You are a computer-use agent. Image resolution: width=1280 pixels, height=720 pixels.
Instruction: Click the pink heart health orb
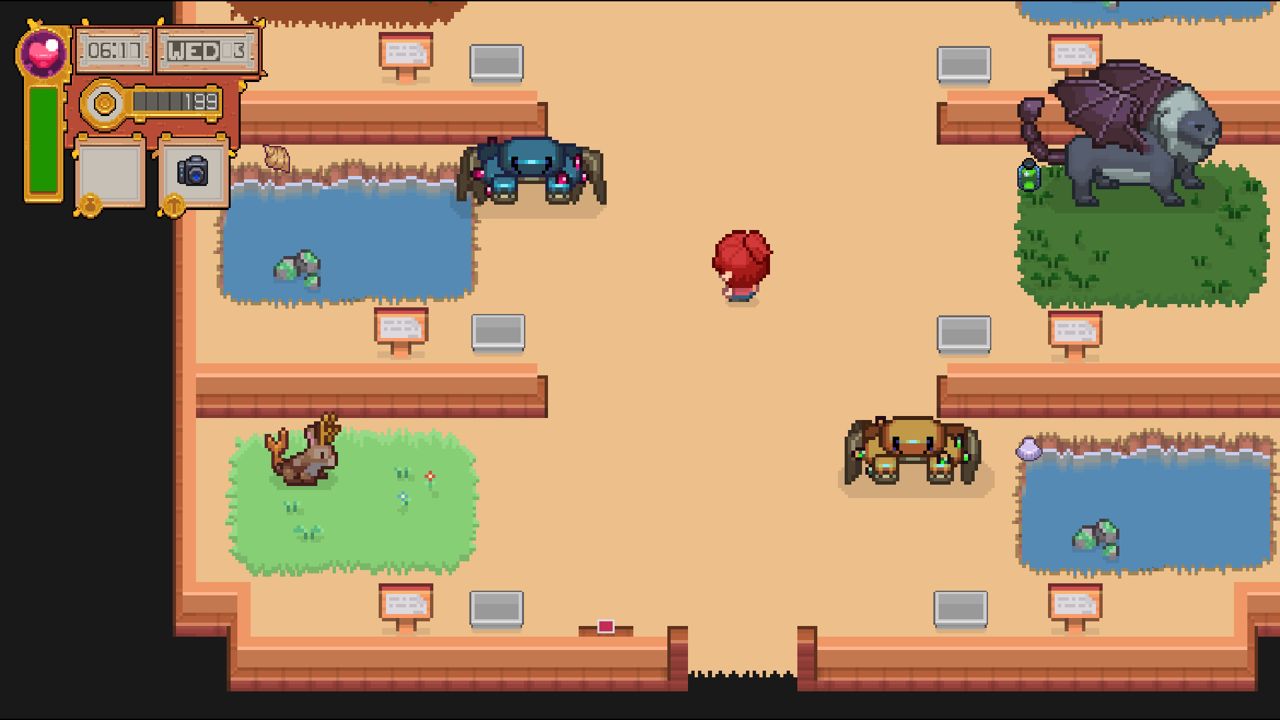[43, 52]
